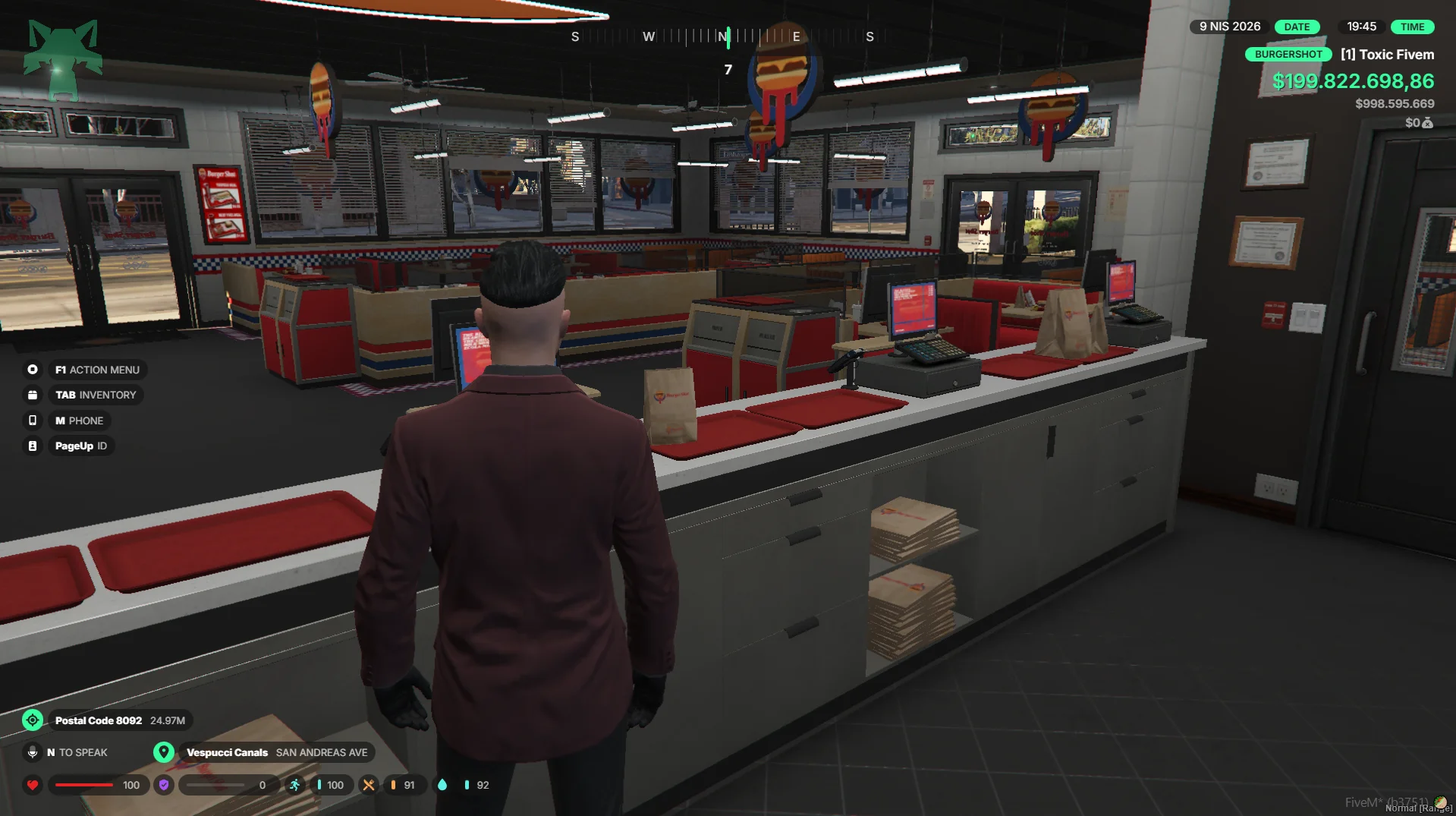Click the red heart health icon
The image size is (1456, 816).
click(x=33, y=785)
